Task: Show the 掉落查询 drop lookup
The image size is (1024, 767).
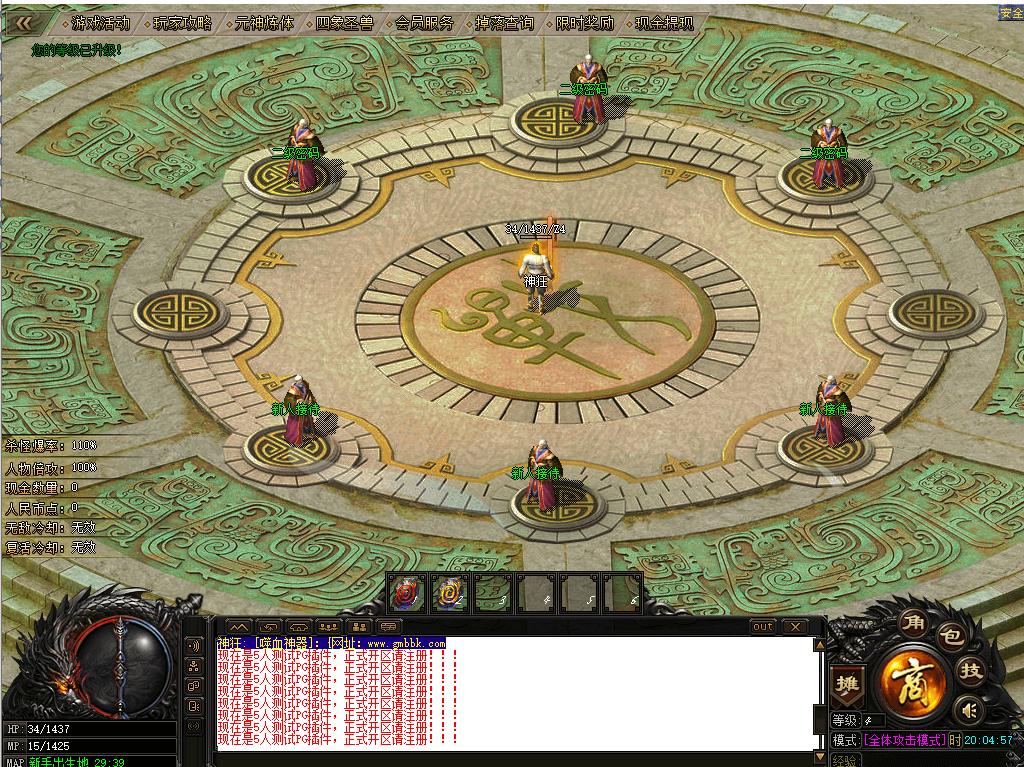Action: click(x=504, y=23)
